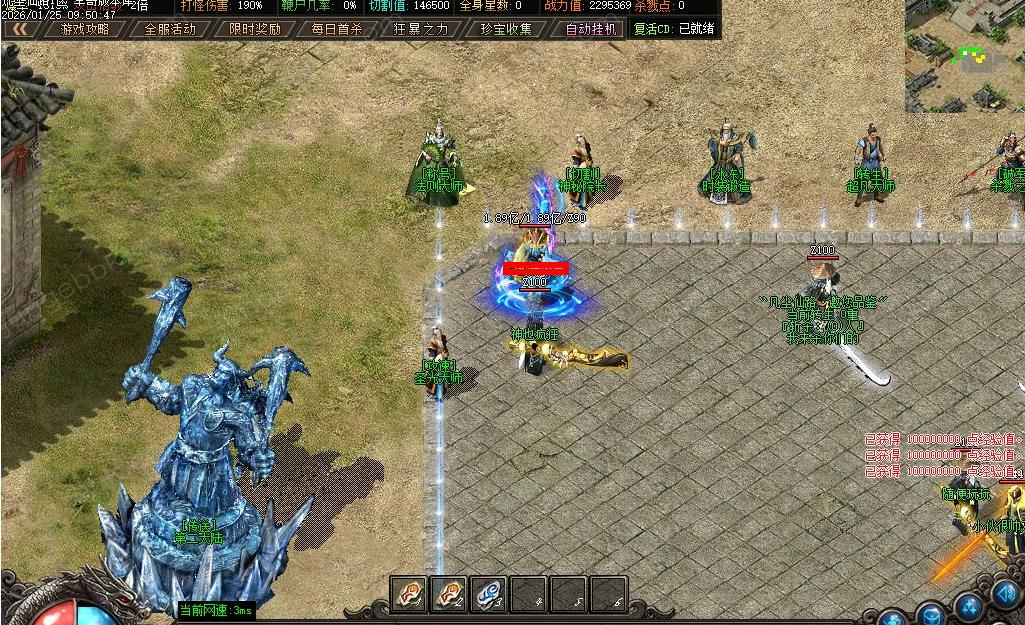1025x625 pixels.
Task: Toggle 自动挂机 auto-battle mode
Action: point(590,29)
